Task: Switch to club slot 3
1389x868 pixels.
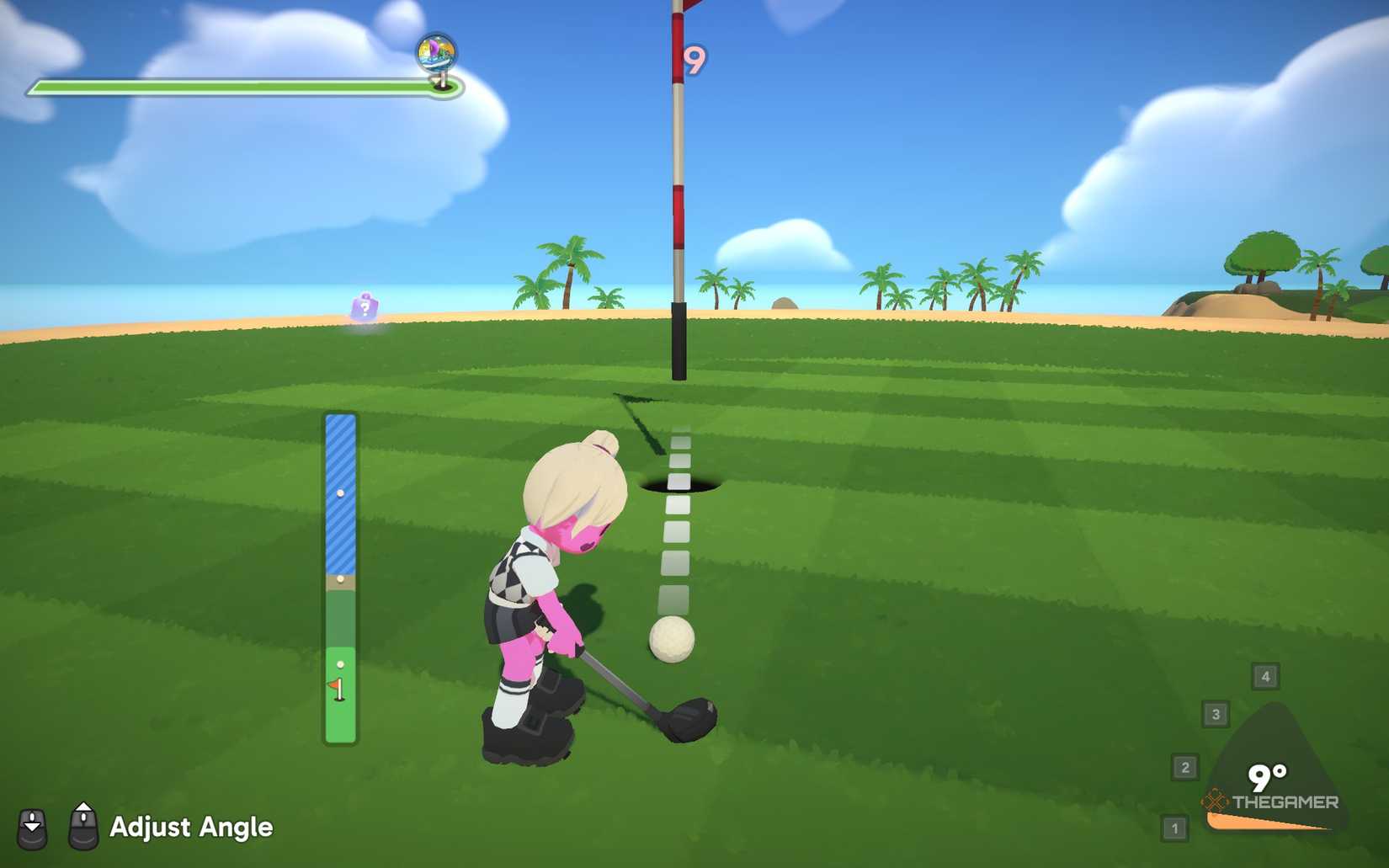Action: [1217, 715]
